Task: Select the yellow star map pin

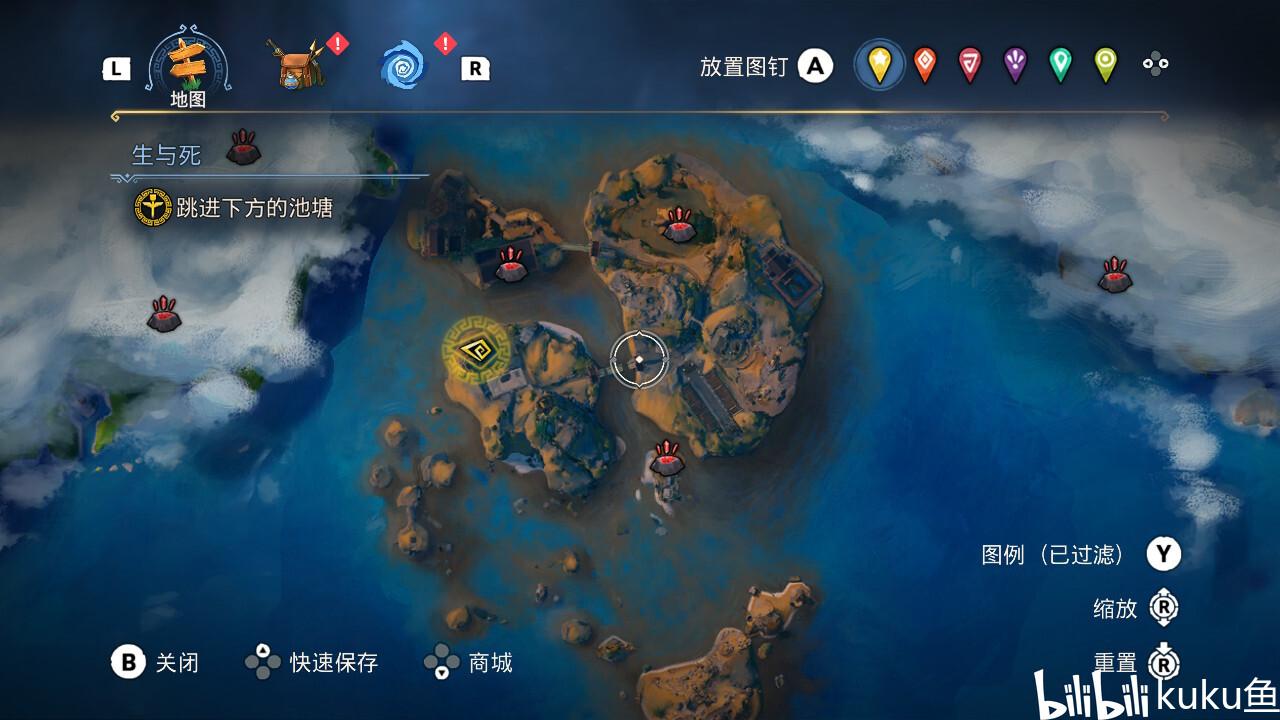Action: tap(879, 65)
